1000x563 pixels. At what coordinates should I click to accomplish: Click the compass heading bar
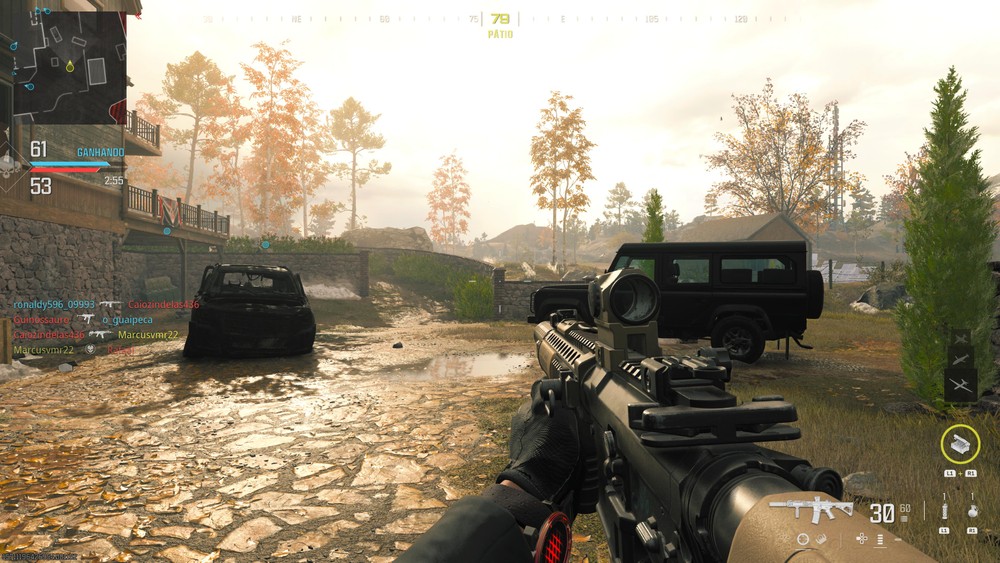[500, 19]
